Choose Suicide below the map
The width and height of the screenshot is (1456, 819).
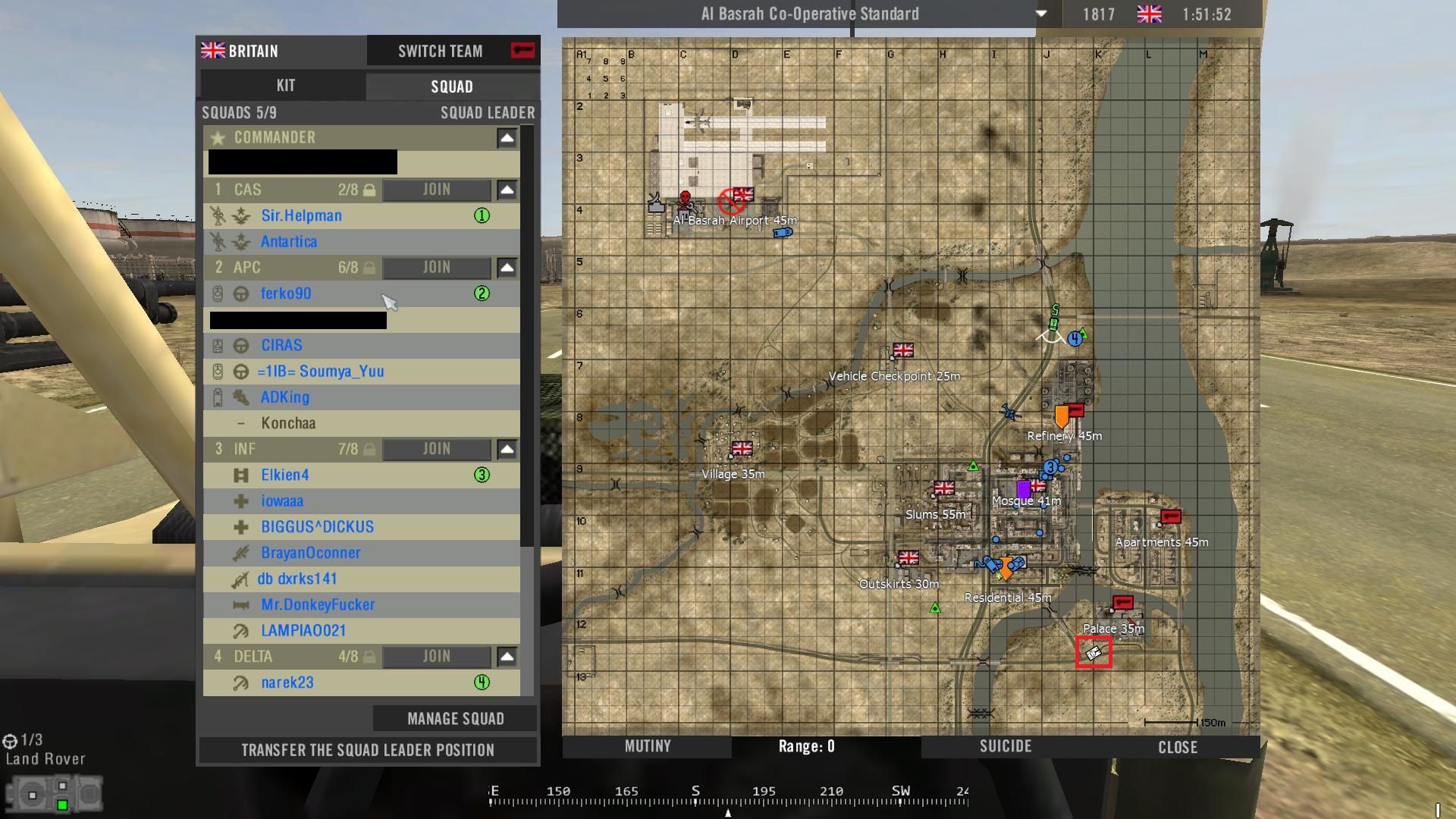(1006, 746)
